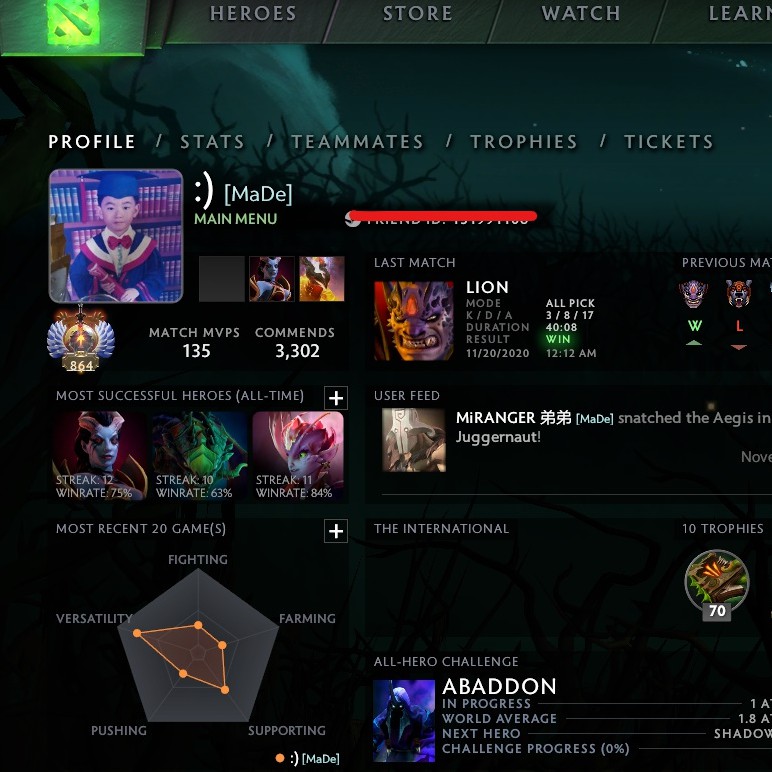The height and width of the screenshot is (772, 772).
Task: Open the last match Lion portrait
Action: point(413,320)
